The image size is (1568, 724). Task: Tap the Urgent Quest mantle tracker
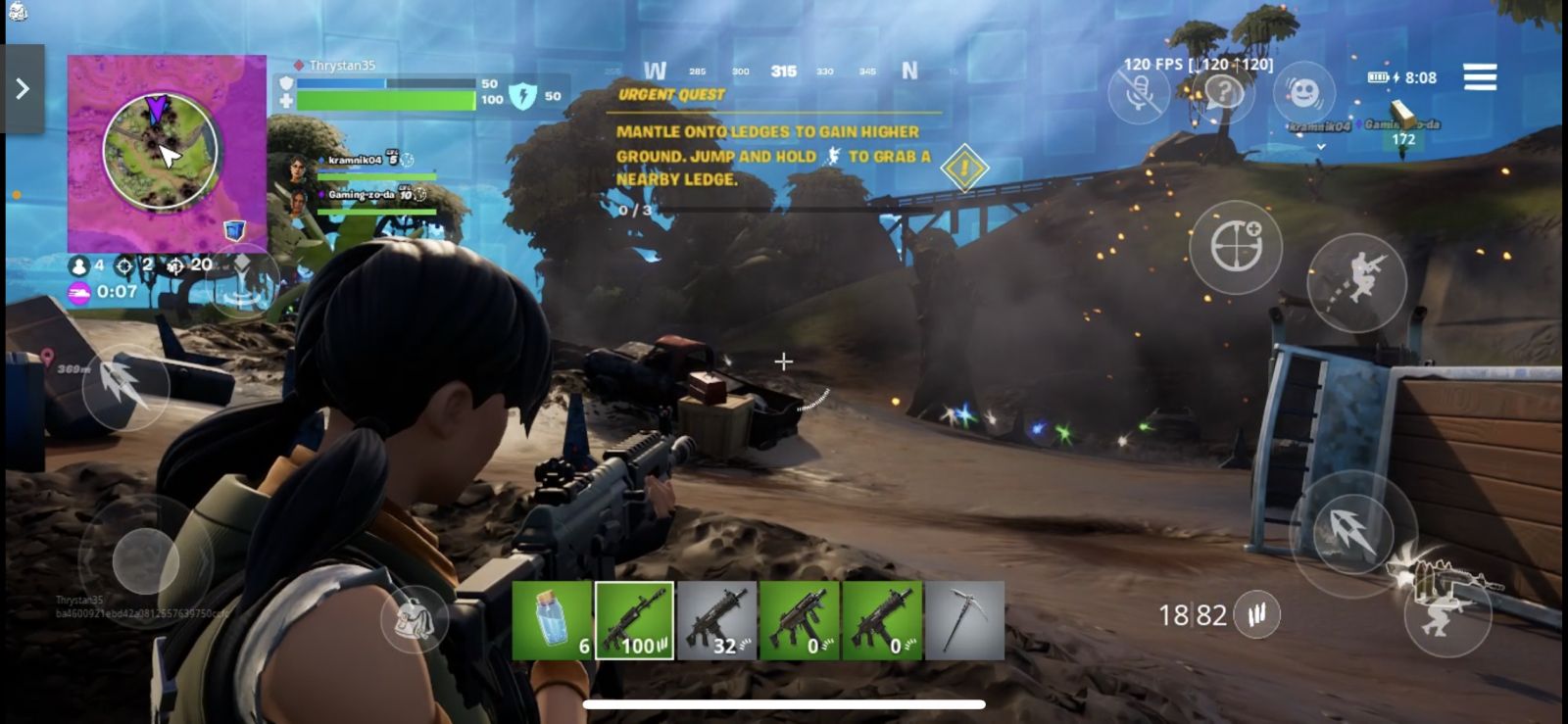pos(774,154)
